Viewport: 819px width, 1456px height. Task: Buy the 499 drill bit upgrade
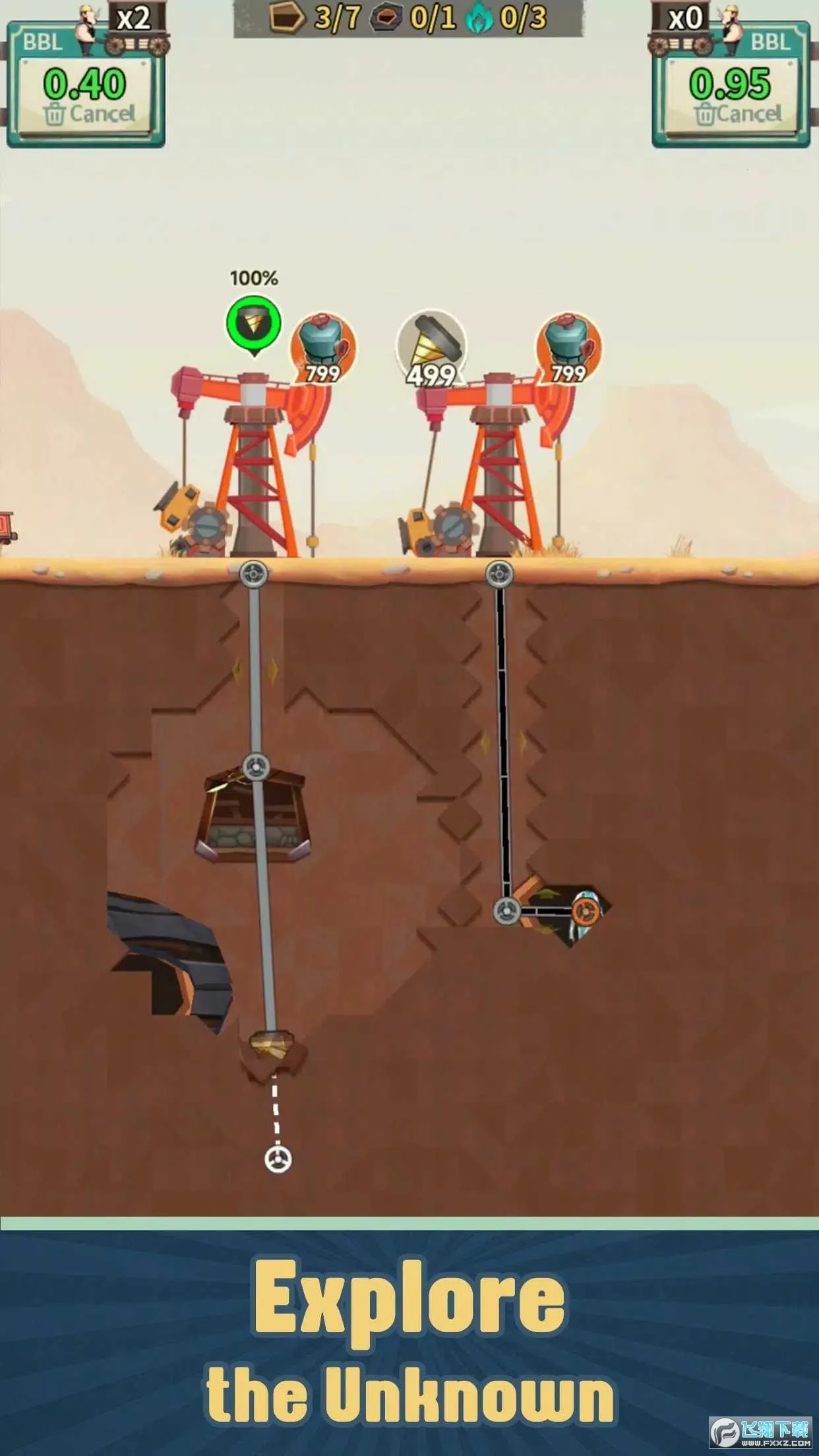tap(431, 348)
